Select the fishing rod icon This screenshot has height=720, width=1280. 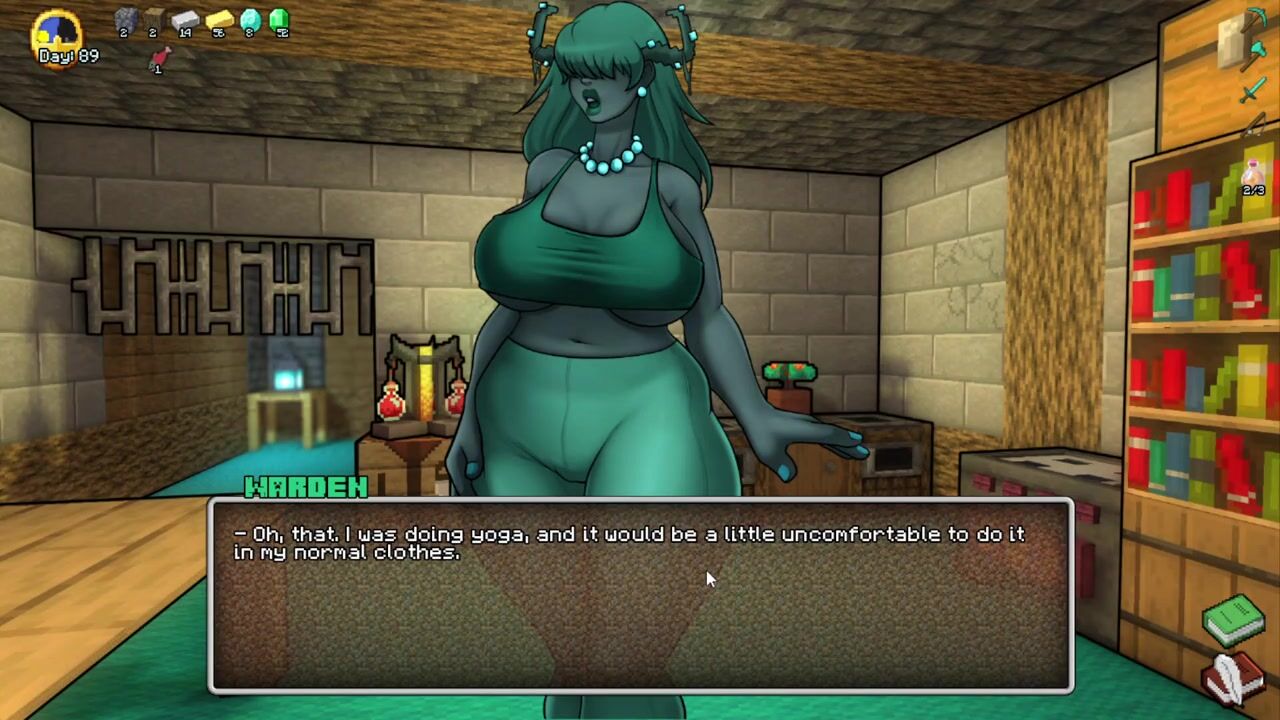[1256, 125]
